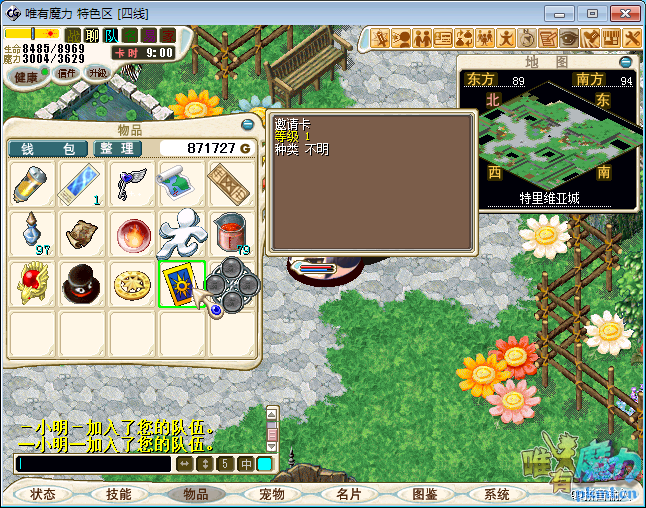The width and height of the screenshot is (646, 508).
Task: Show the 名片 name card tab
Action: 348,494
